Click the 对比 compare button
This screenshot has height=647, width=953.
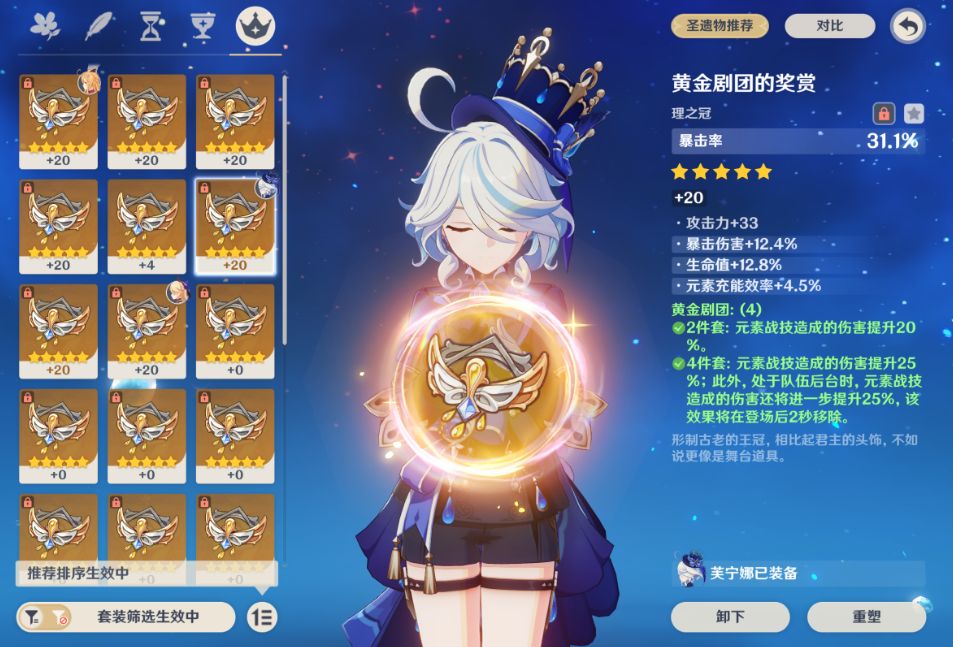[829, 26]
